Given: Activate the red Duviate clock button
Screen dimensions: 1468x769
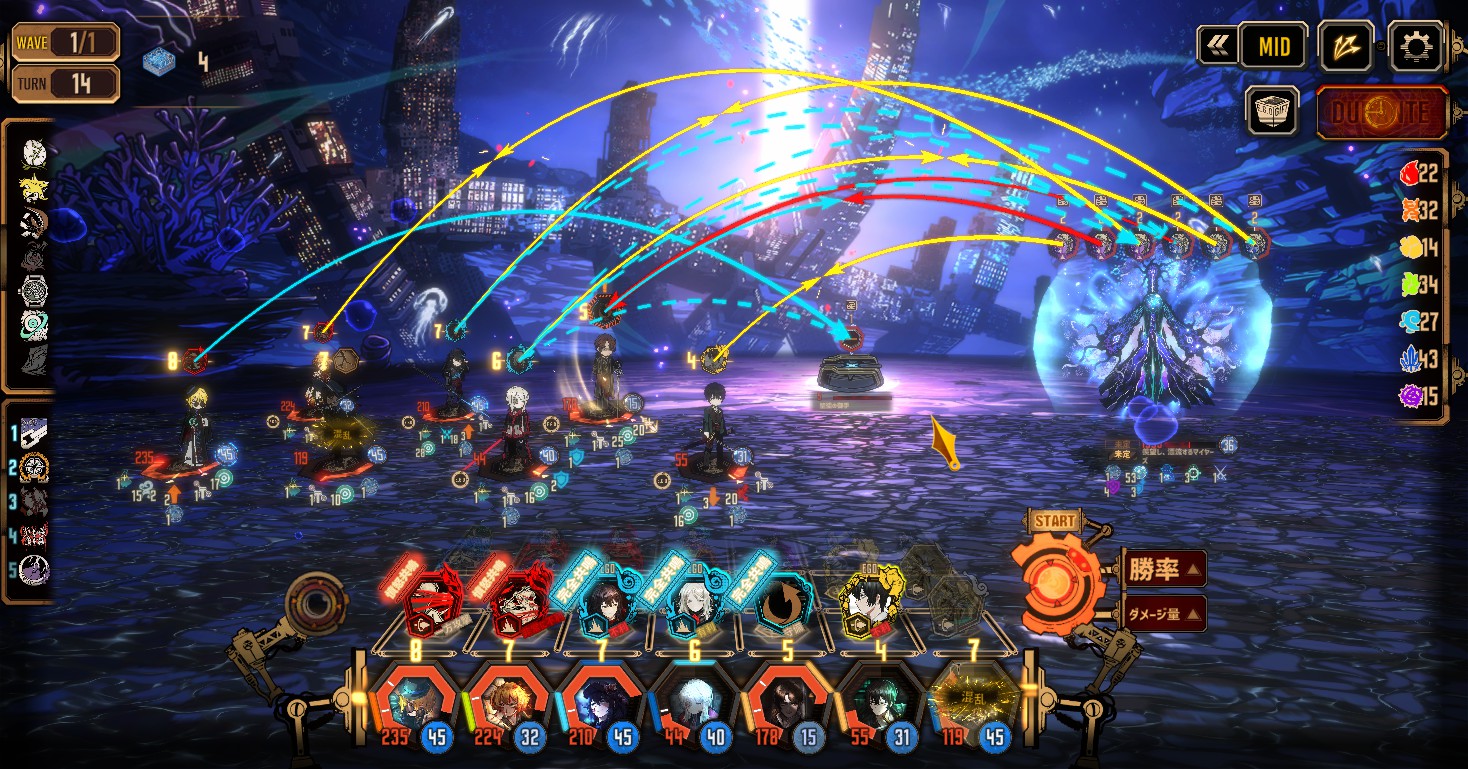Looking at the screenshot, I should point(1382,112).
